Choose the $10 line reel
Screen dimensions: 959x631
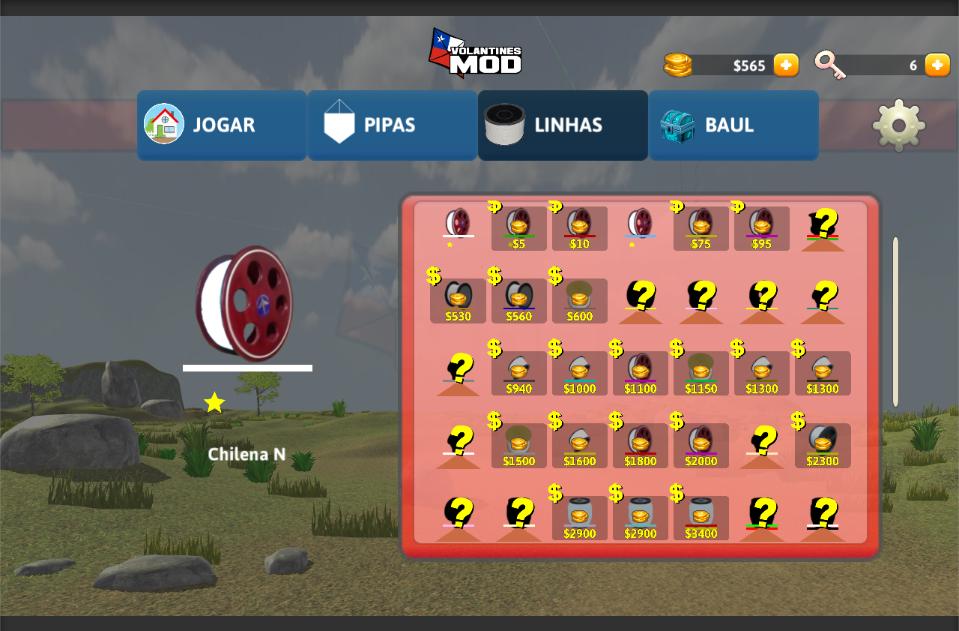[579, 228]
